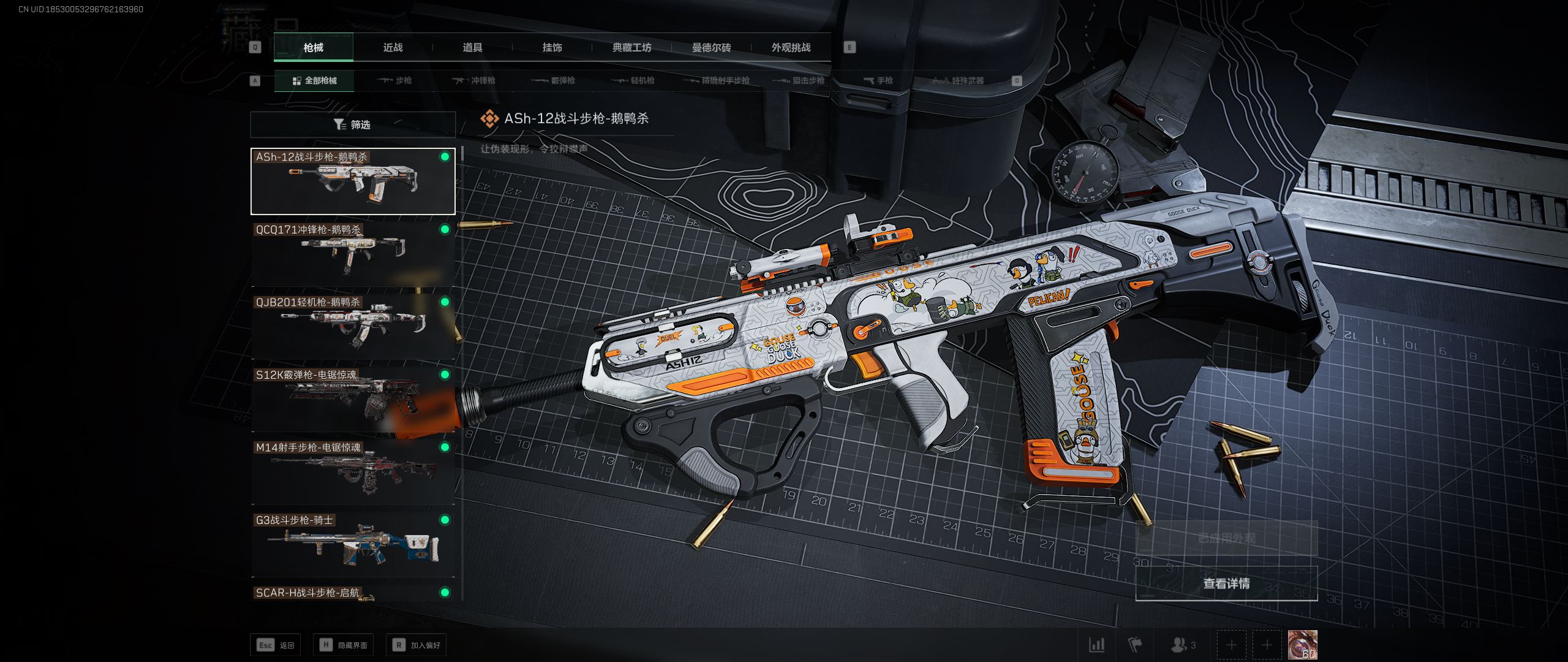Switch to the 曼德尔砖 tab
Image resolution: width=1568 pixels, height=662 pixels.
pos(711,47)
